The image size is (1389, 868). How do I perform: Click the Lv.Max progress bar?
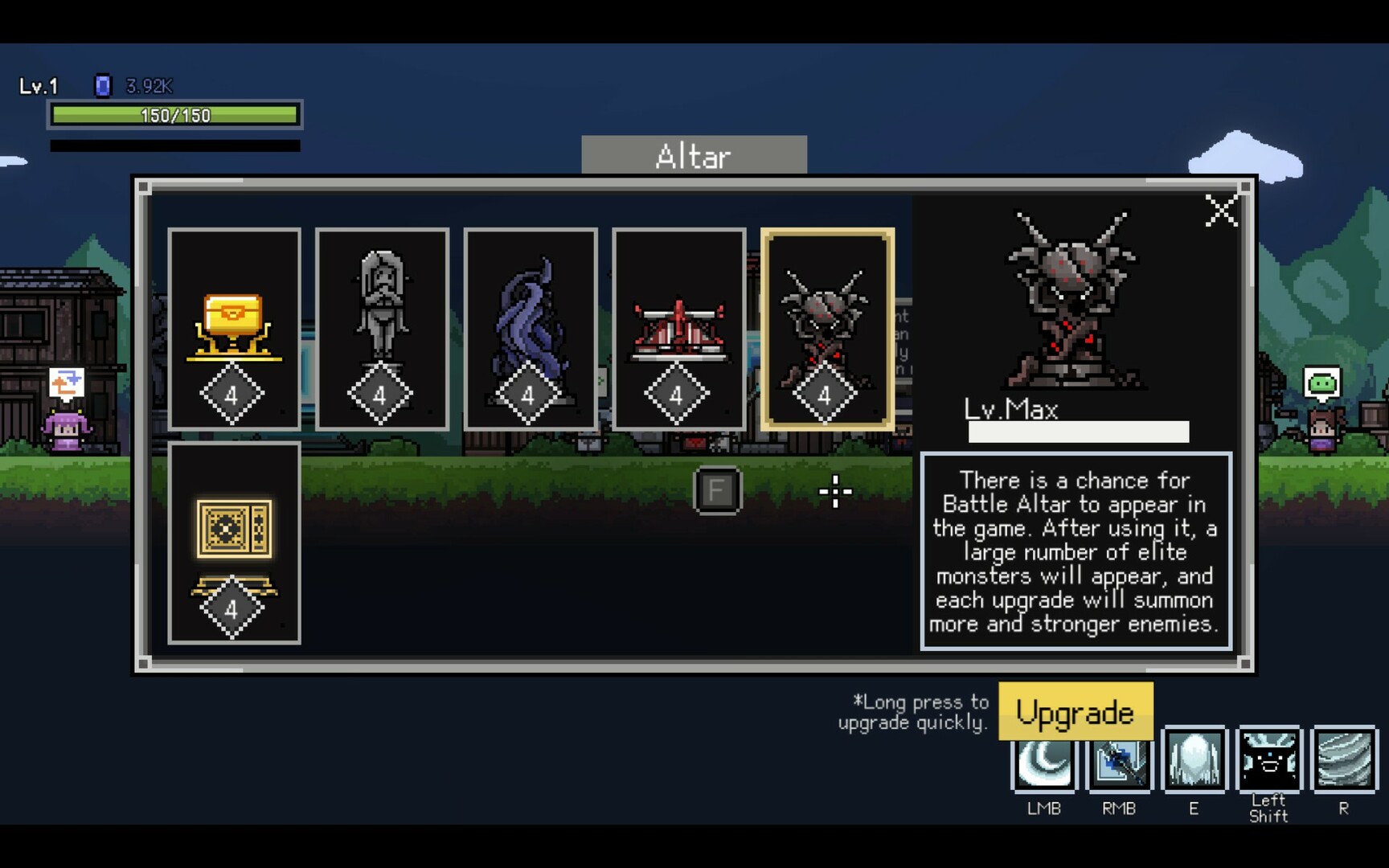coord(1079,432)
